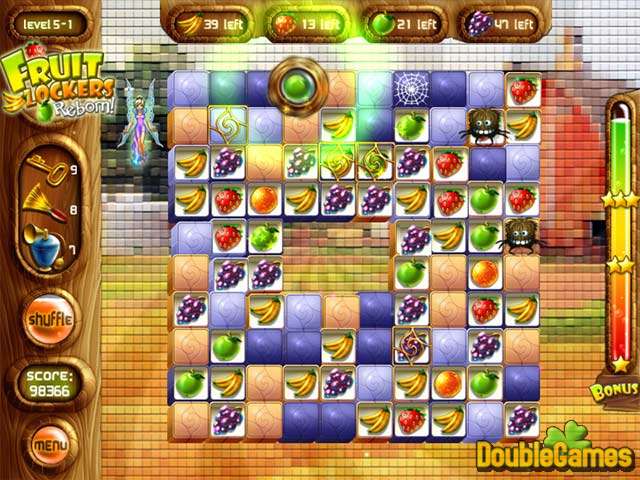Viewport: 640px width, 480px height.
Task: Select the spider web tile
Action: pyautogui.click(x=411, y=89)
